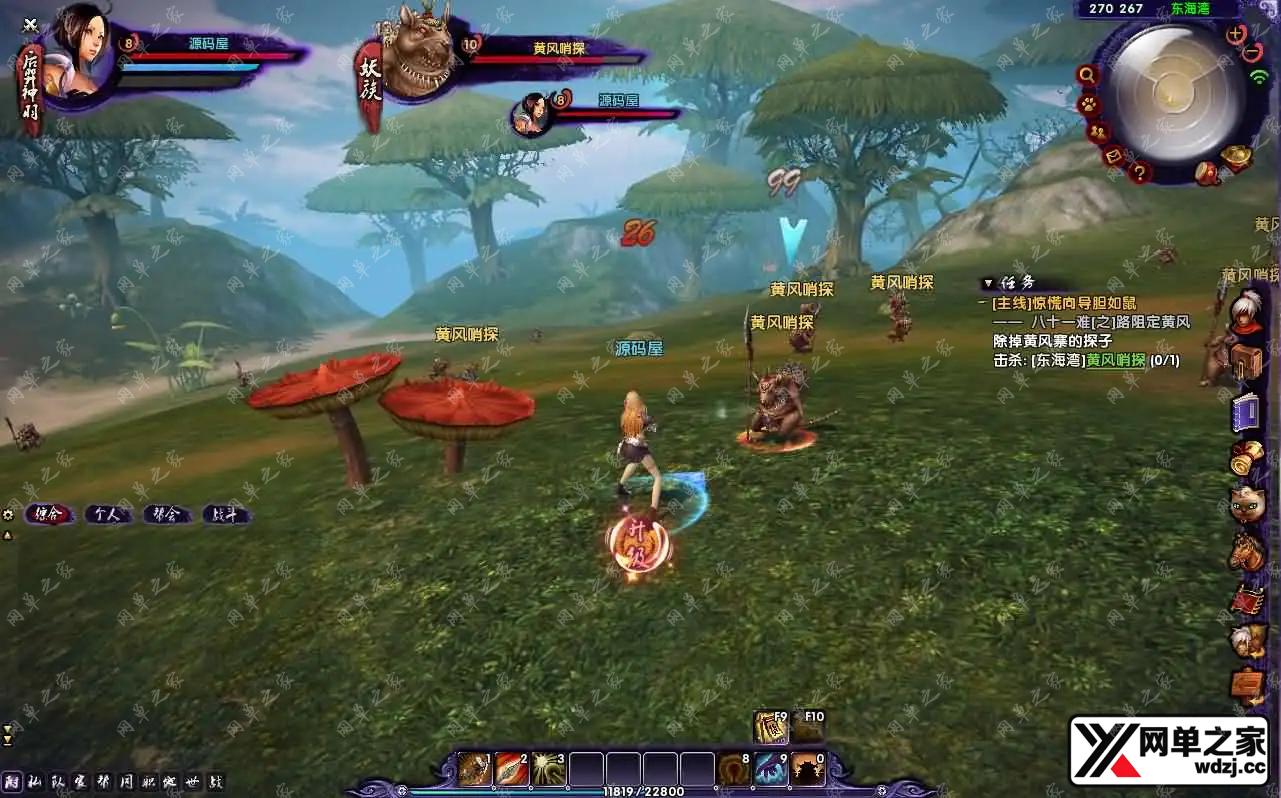Image resolution: width=1281 pixels, height=798 pixels.
Task: Zoom in the minimap with plus button
Action: click(x=1236, y=33)
